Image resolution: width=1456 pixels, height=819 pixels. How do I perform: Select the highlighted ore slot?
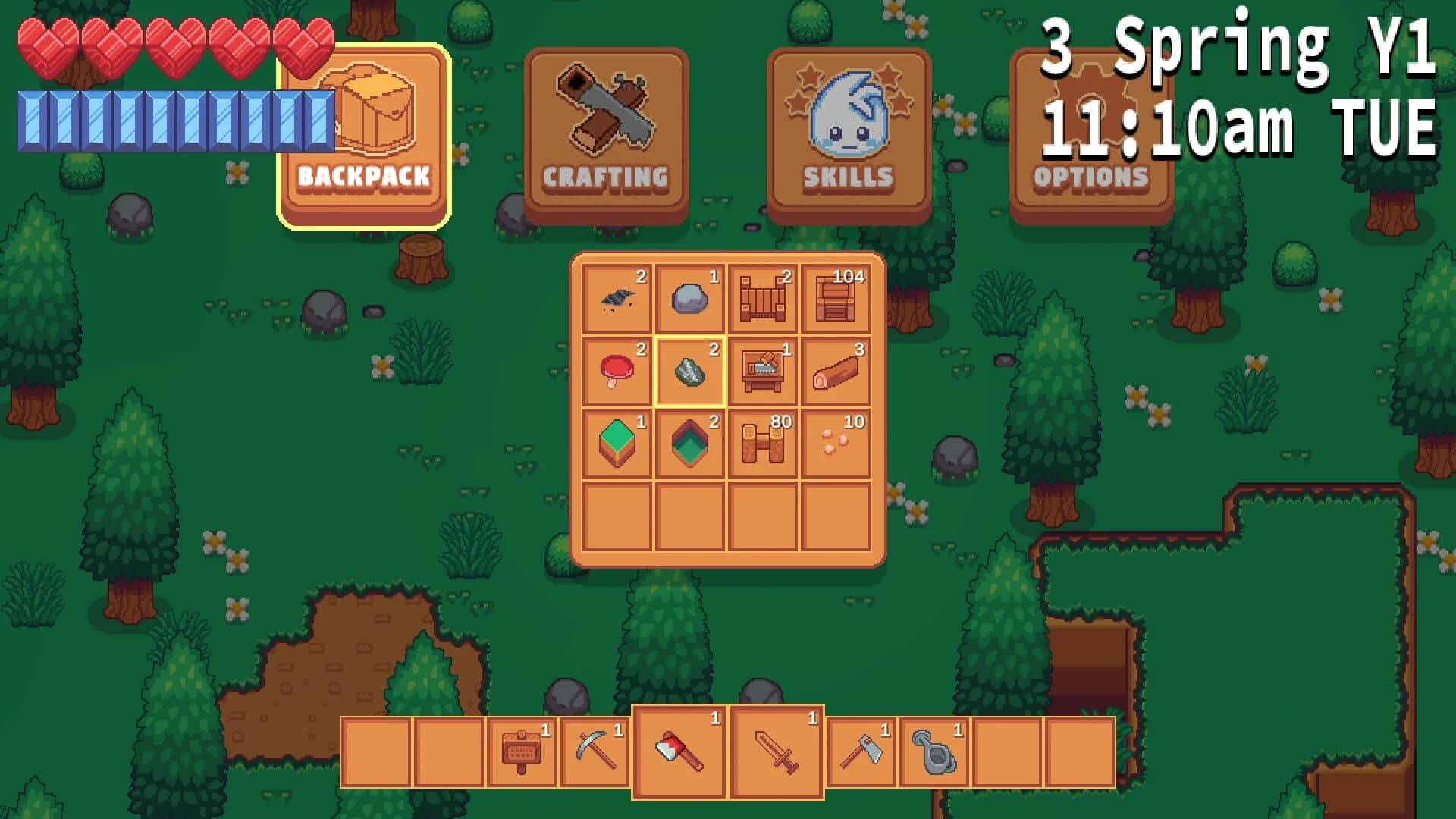[689, 372]
